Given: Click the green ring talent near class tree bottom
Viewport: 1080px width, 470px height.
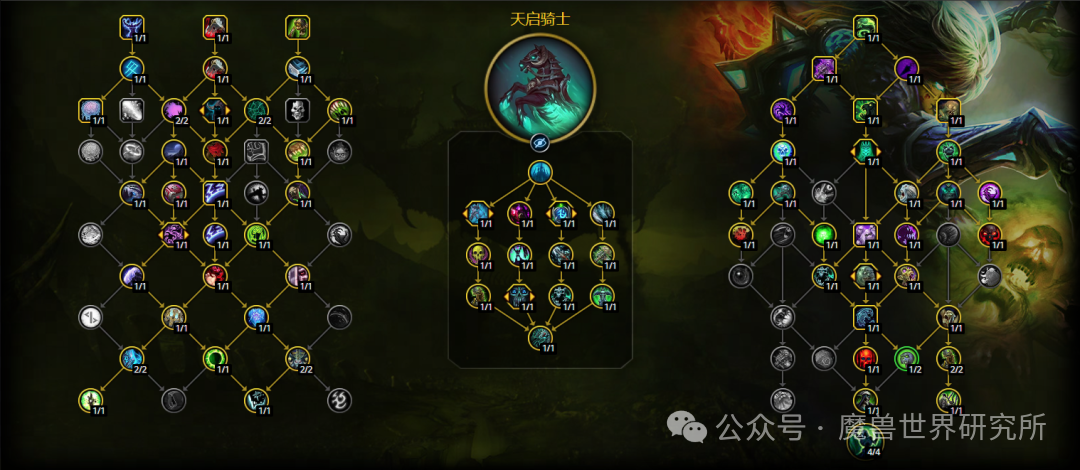Looking at the screenshot, I should point(215,358).
